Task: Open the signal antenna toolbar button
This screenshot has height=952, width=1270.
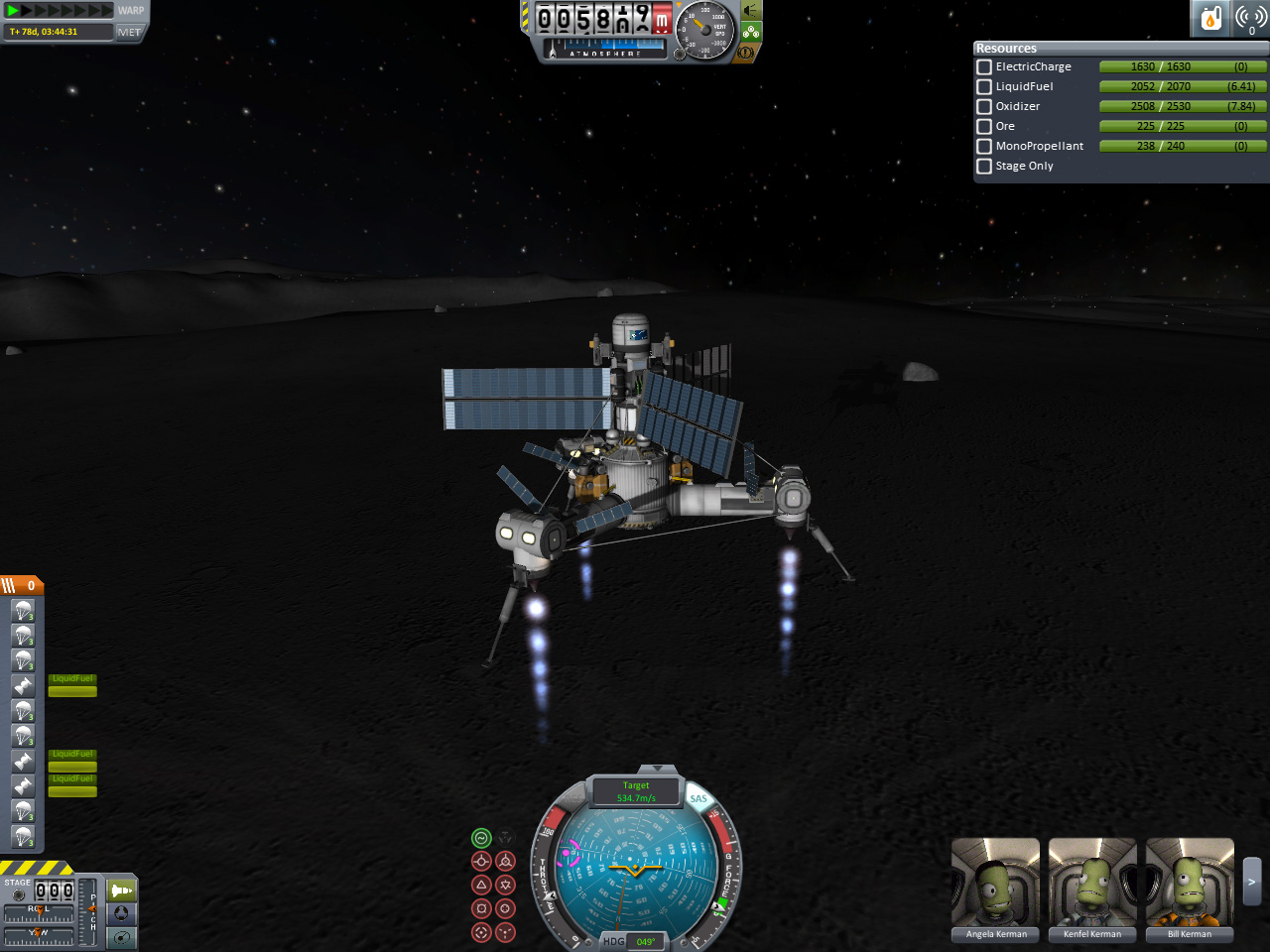Action: pos(1251,18)
